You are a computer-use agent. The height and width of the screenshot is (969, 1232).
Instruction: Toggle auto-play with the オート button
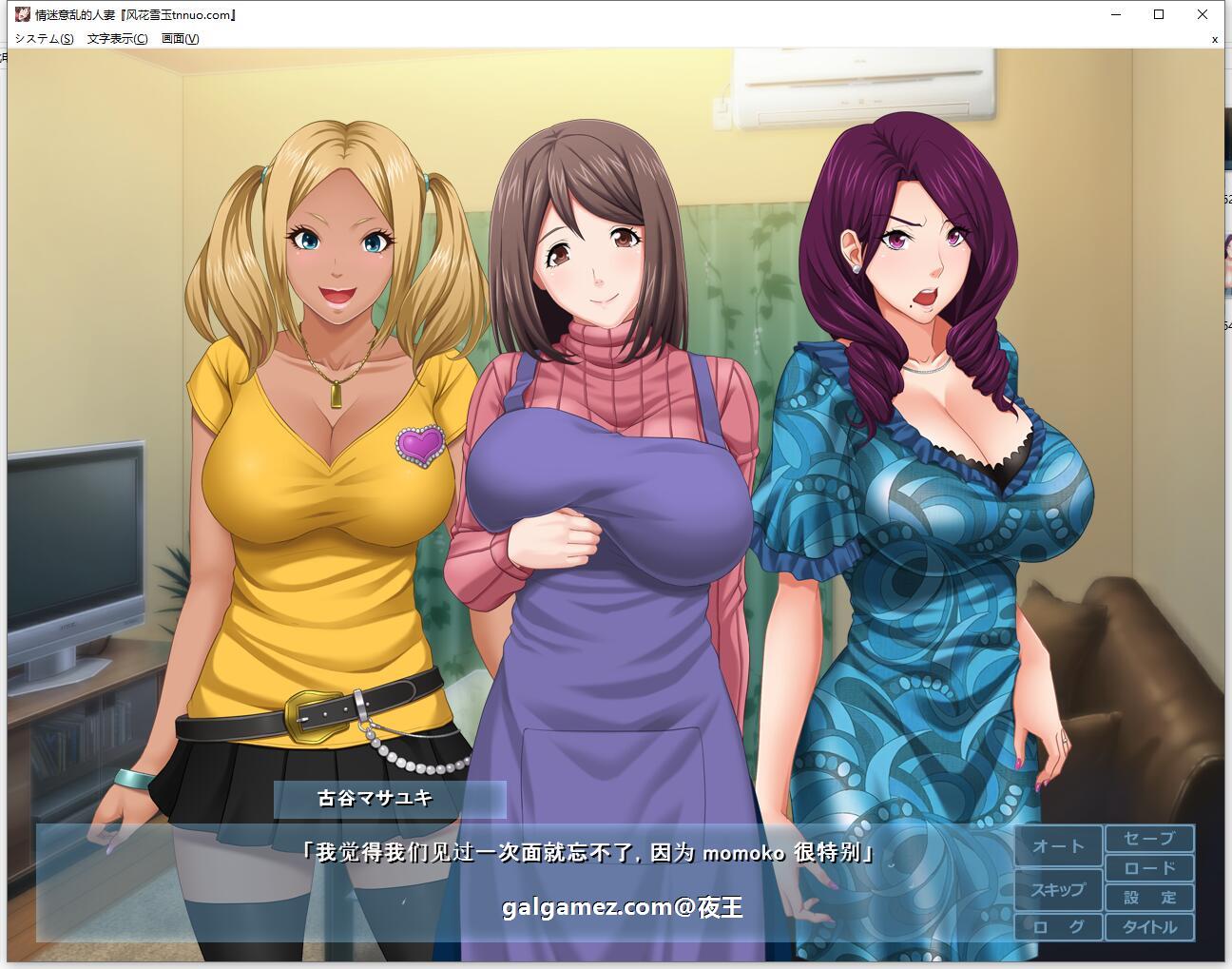pyautogui.click(x=1058, y=845)
